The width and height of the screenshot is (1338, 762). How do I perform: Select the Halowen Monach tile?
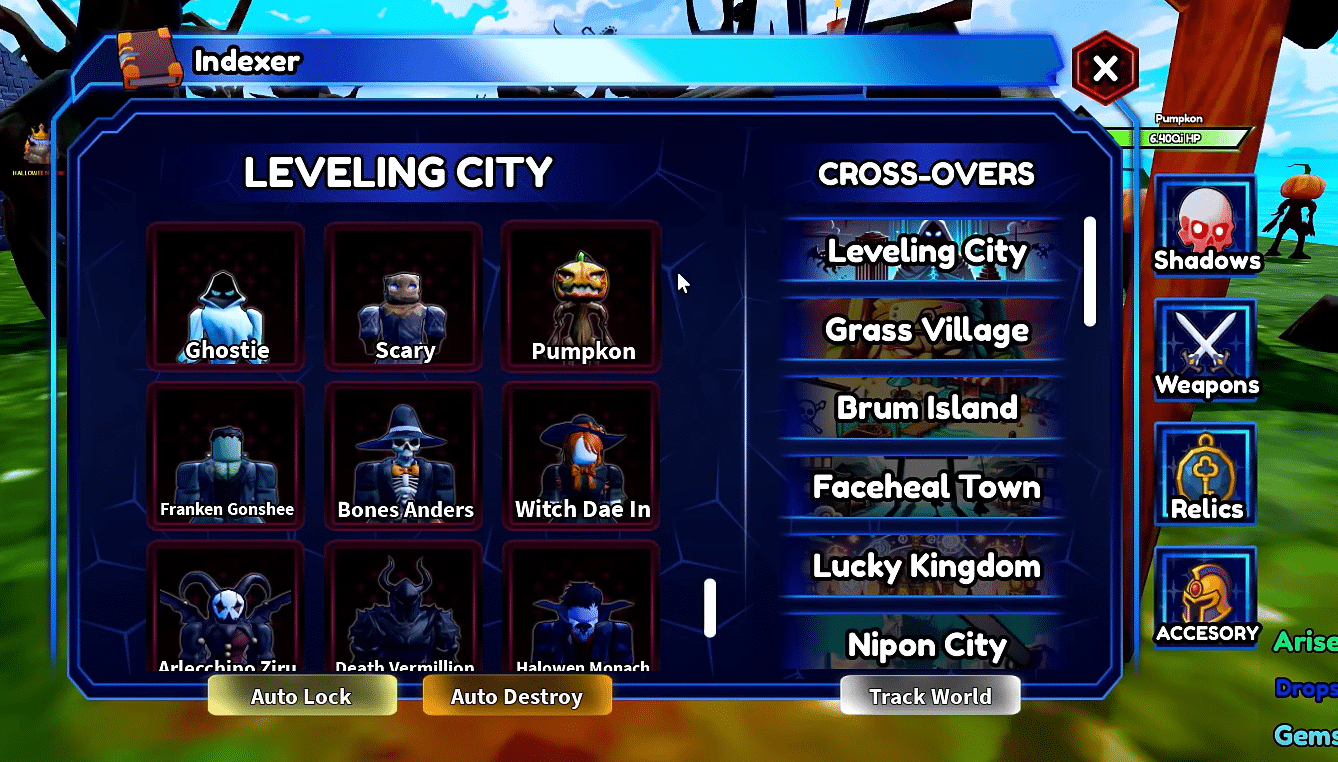coord(582,608)
